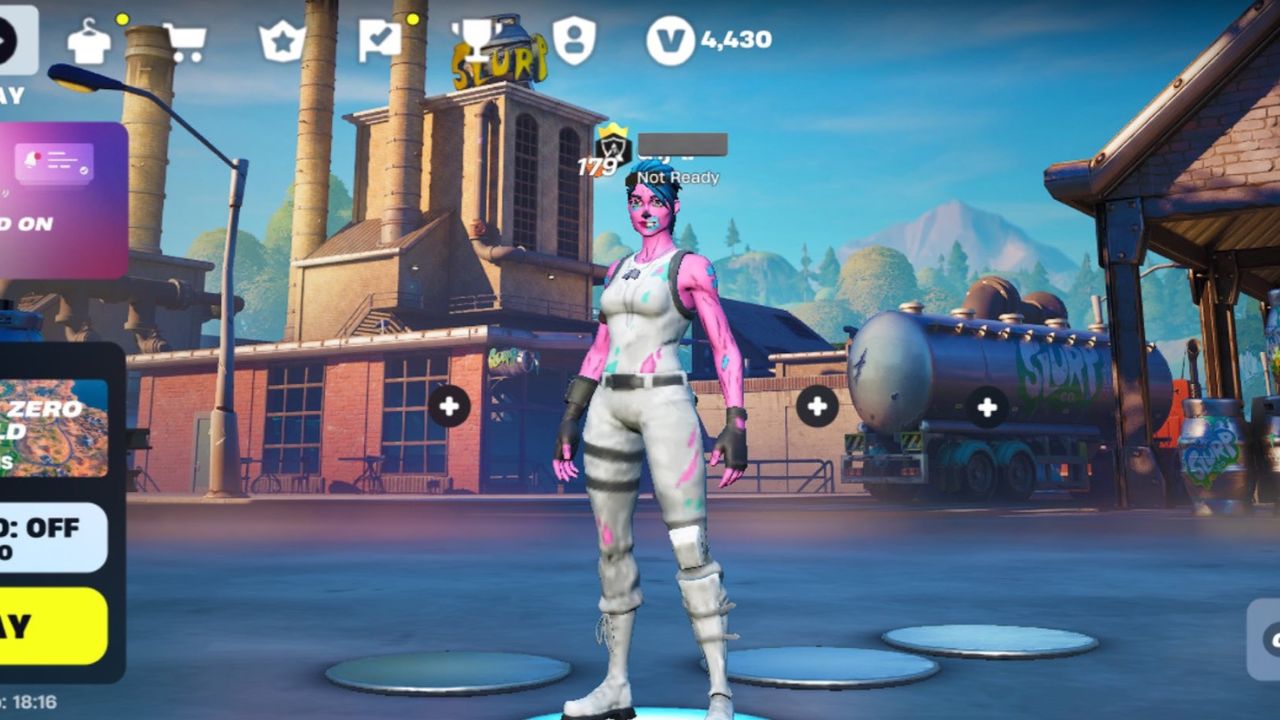Viewport: 1280px width, 720px height.
Task: Click the V-Bucks balance icon
Action: pos(670,41)
